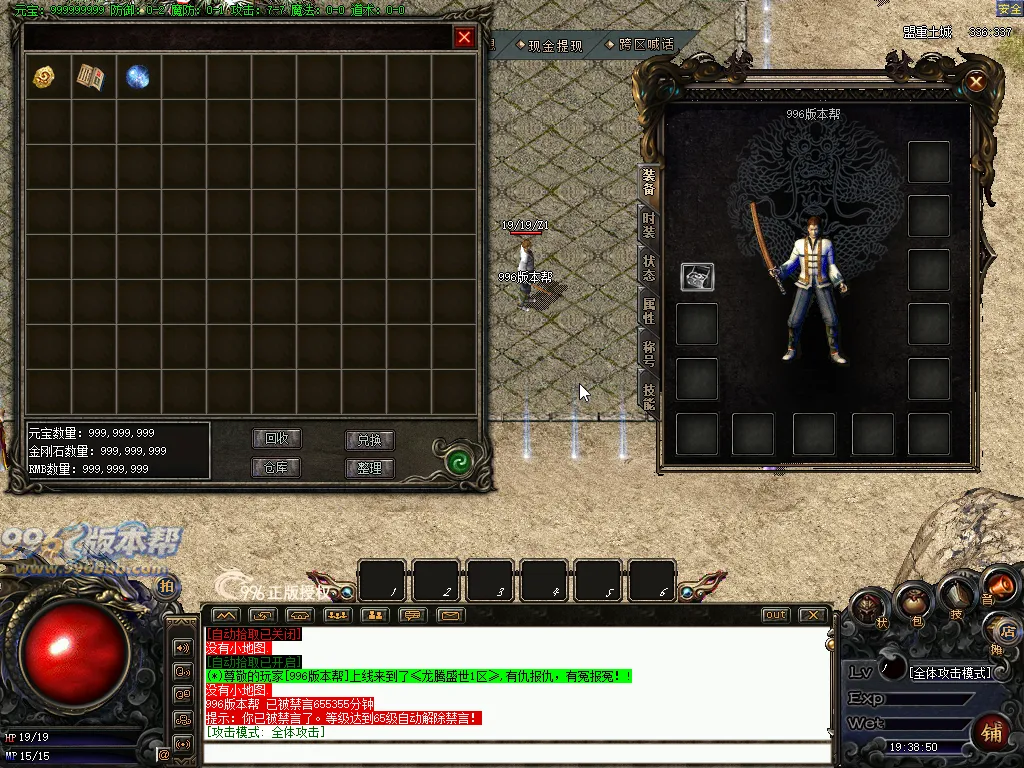Click the chat window's out button

coord(775,615)
